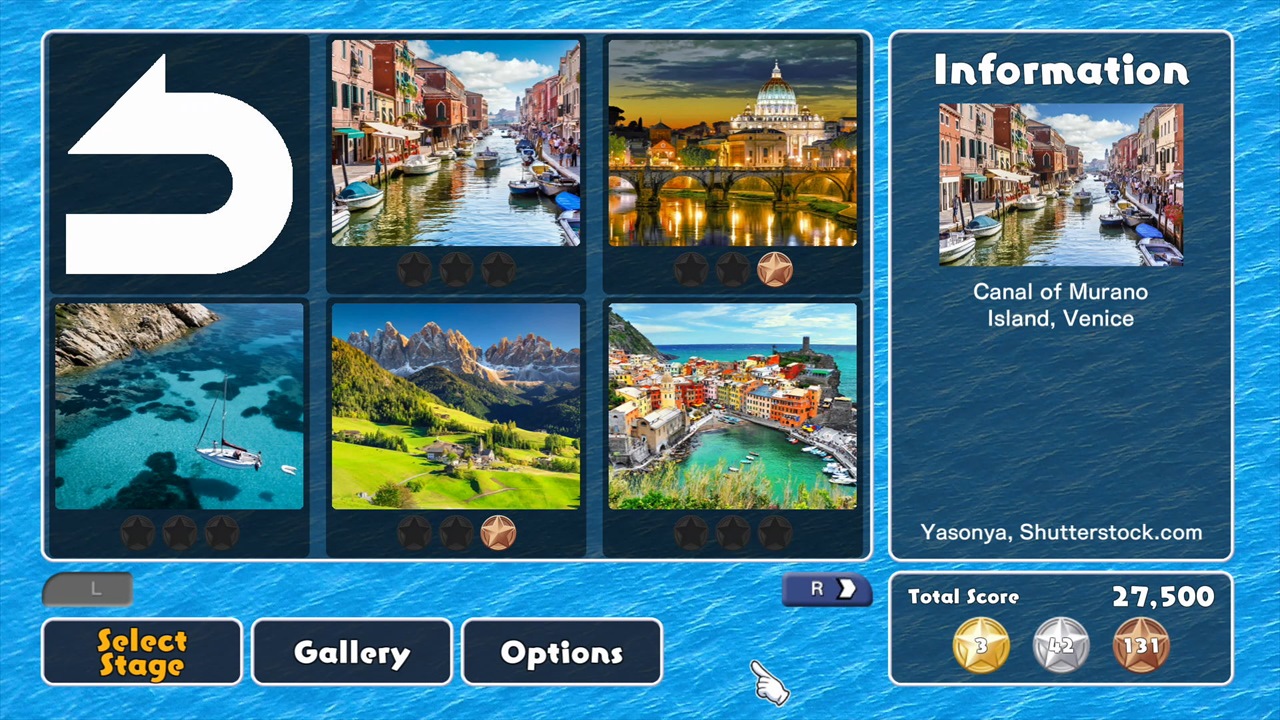
Task: Open the Options panel
Action: [561, 652]
